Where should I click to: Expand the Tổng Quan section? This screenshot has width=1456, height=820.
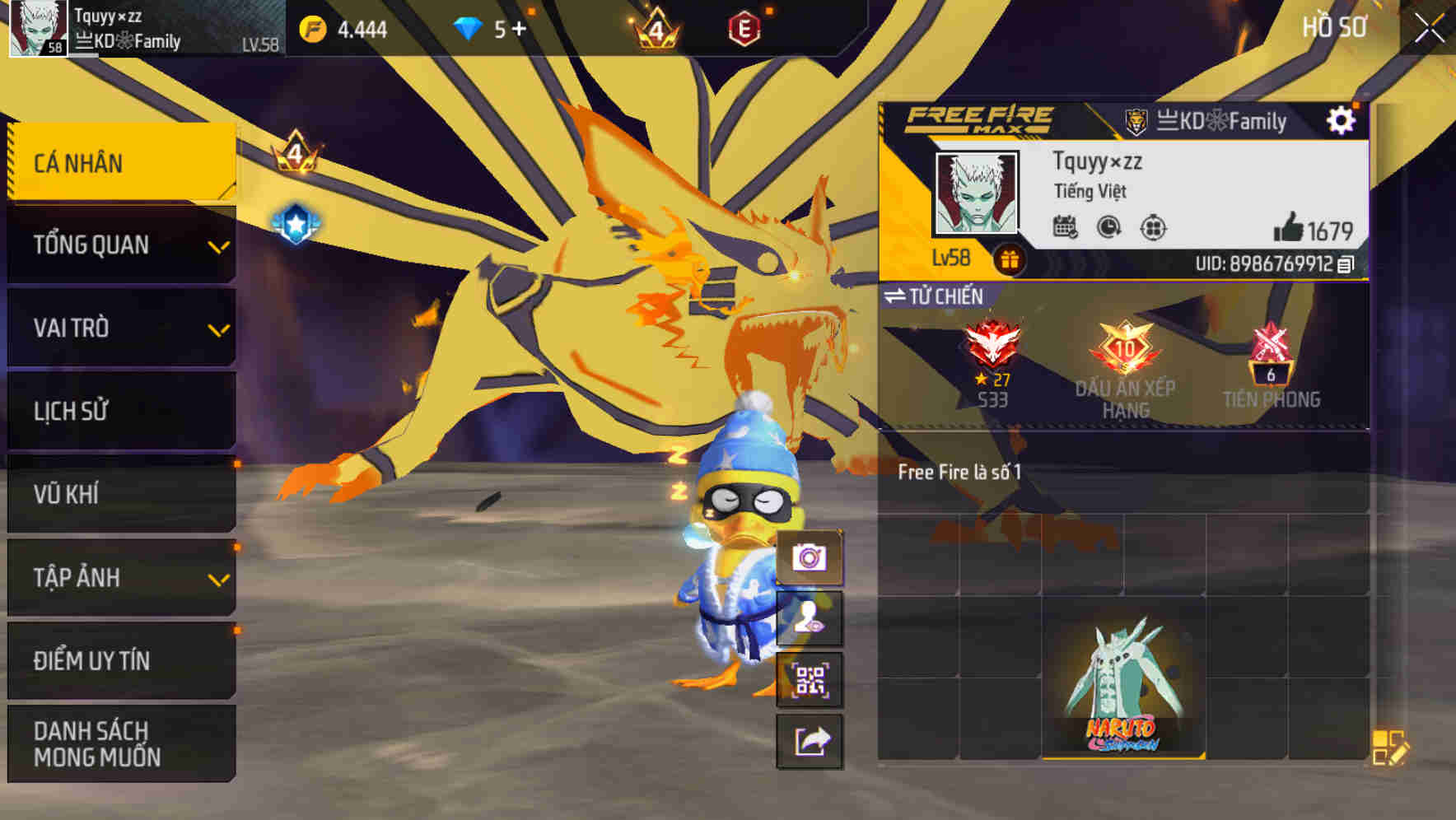tap(119, 245)
